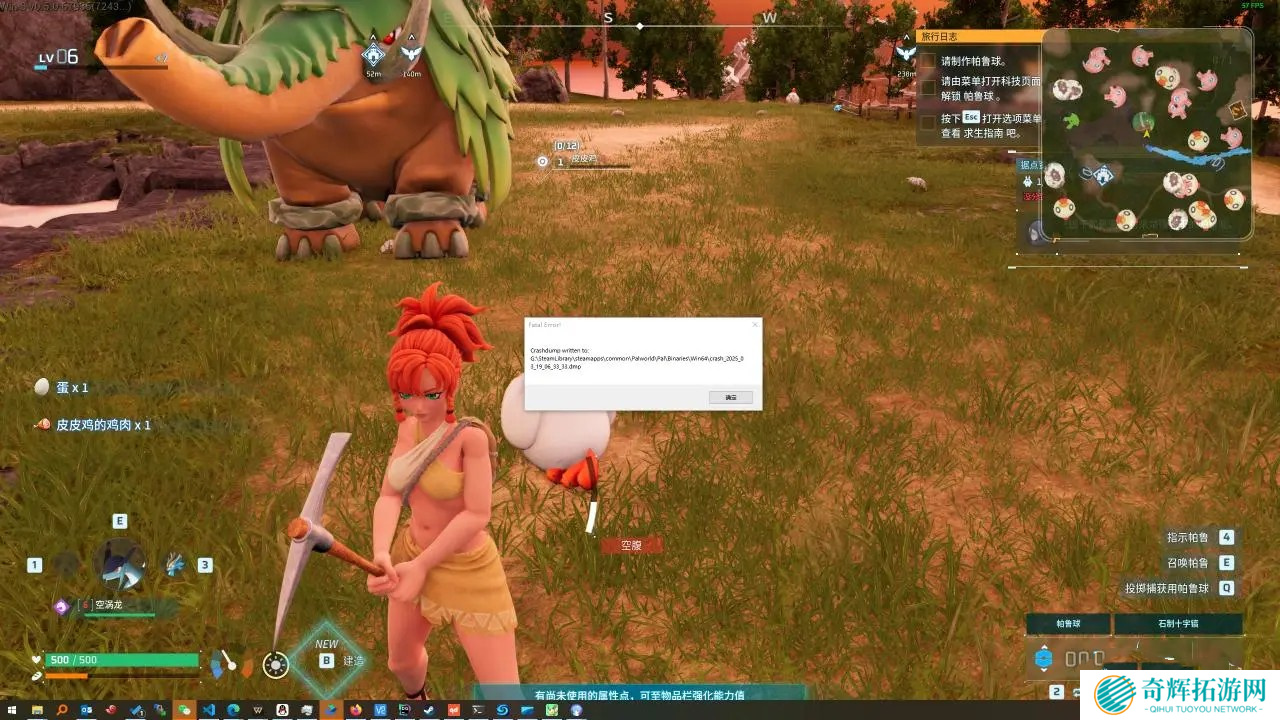This screenshot has height=720, width=1280.
Task: Check the 请制作帕鲁球 objective box
Action: [x=928, y=61]
